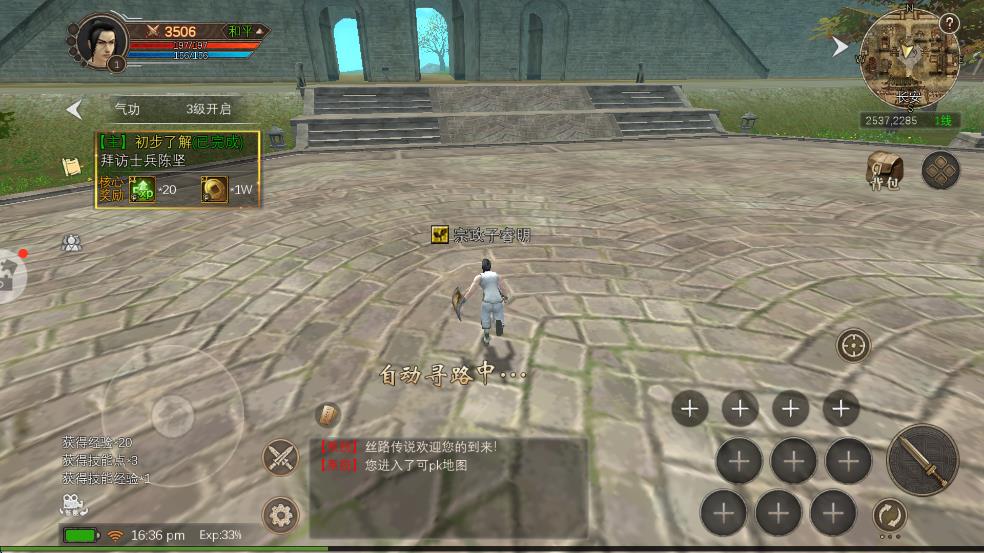Collapse the minimap with the arrow
The image size is (984, 553).
(x=841, y=47)
